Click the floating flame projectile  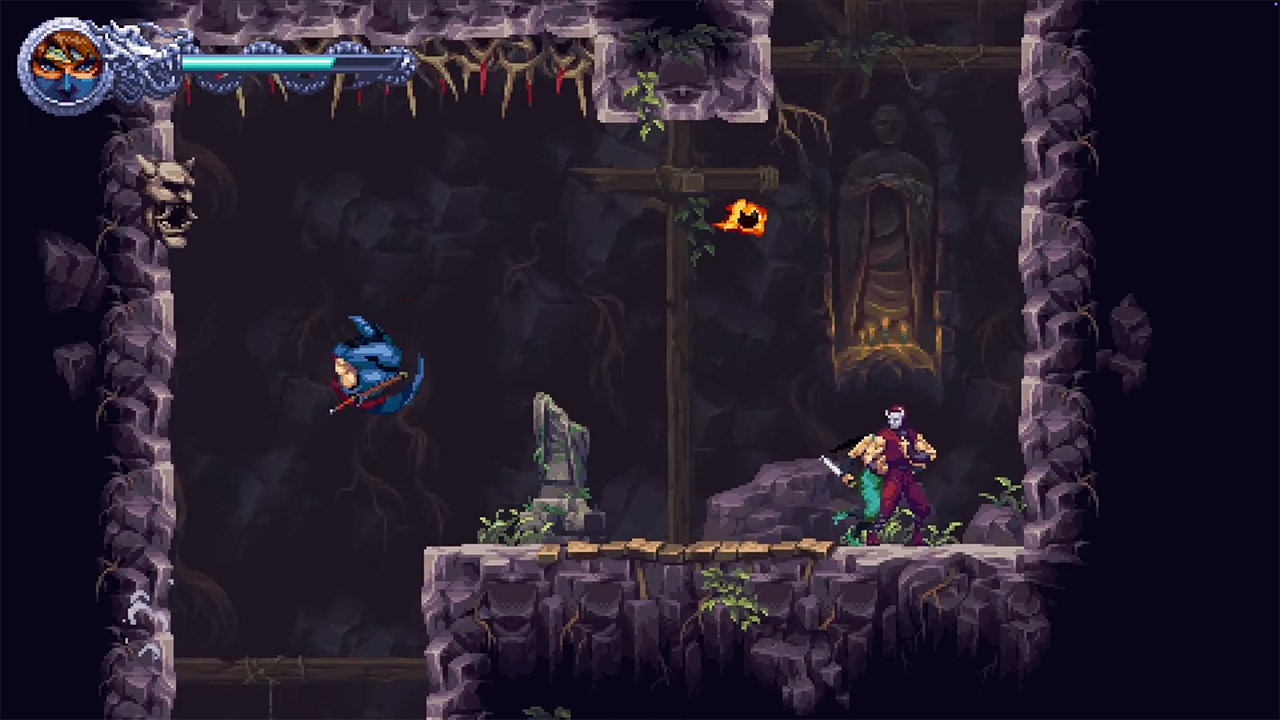click(x=740, y=218)
